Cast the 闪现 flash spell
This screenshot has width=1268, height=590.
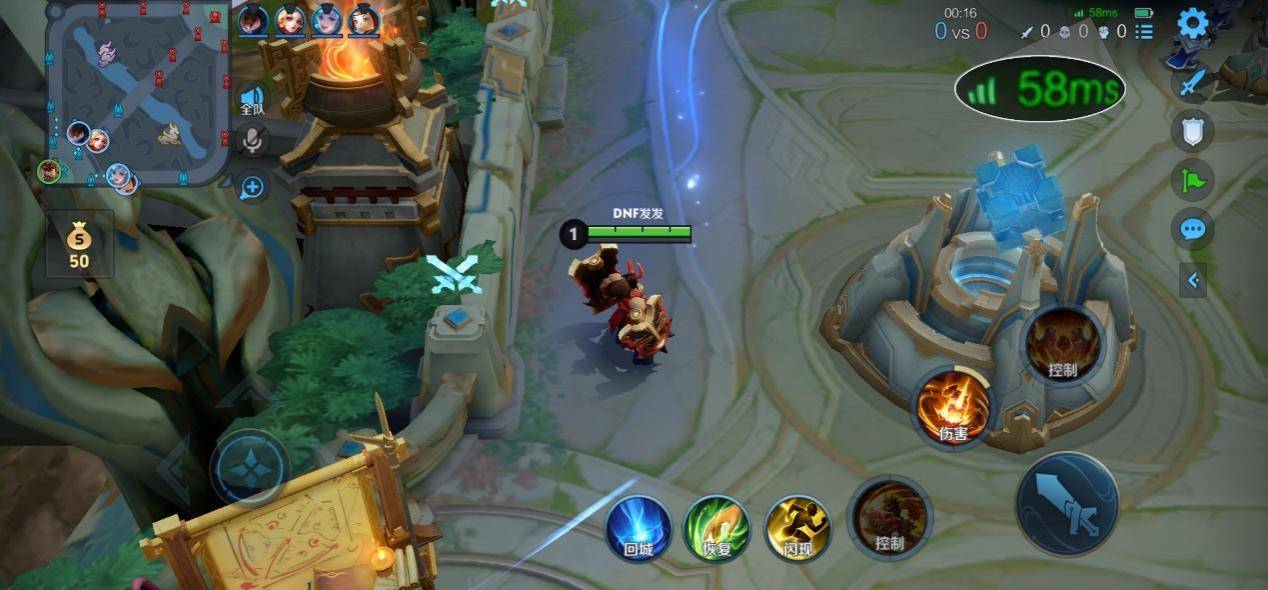[797, 528]
